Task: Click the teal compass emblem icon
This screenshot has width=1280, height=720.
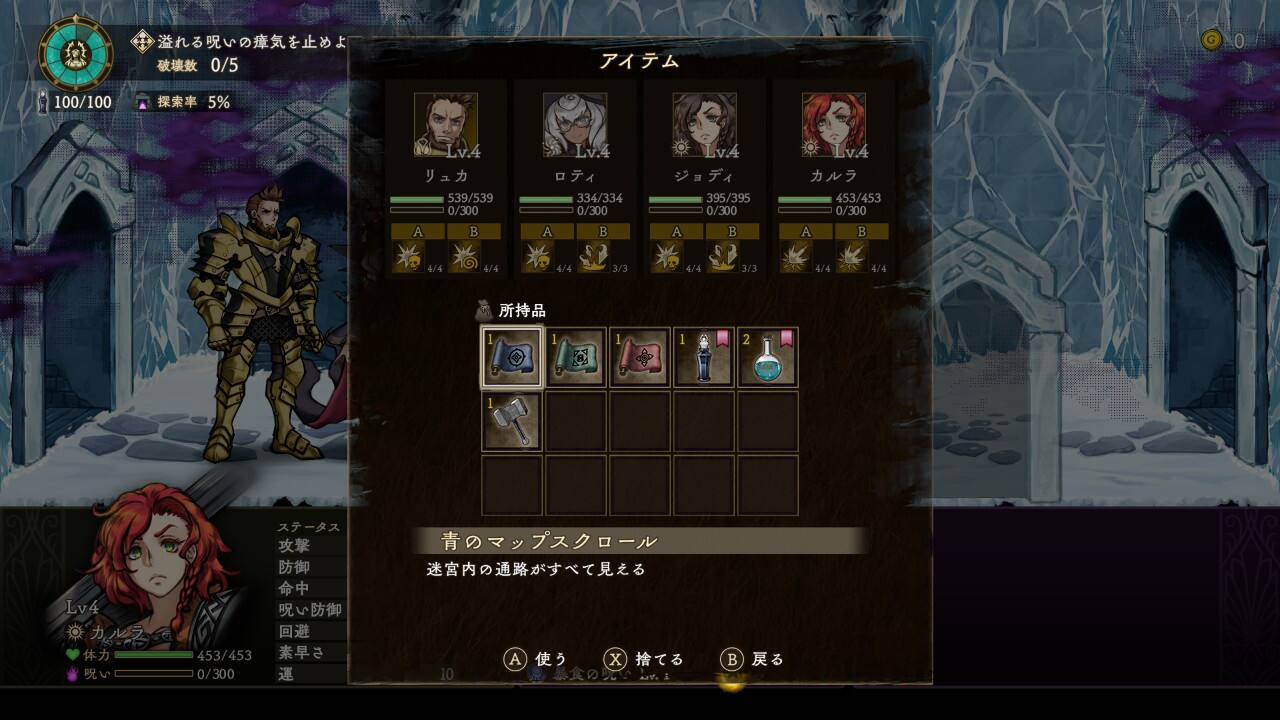Action: coord(76,53)
